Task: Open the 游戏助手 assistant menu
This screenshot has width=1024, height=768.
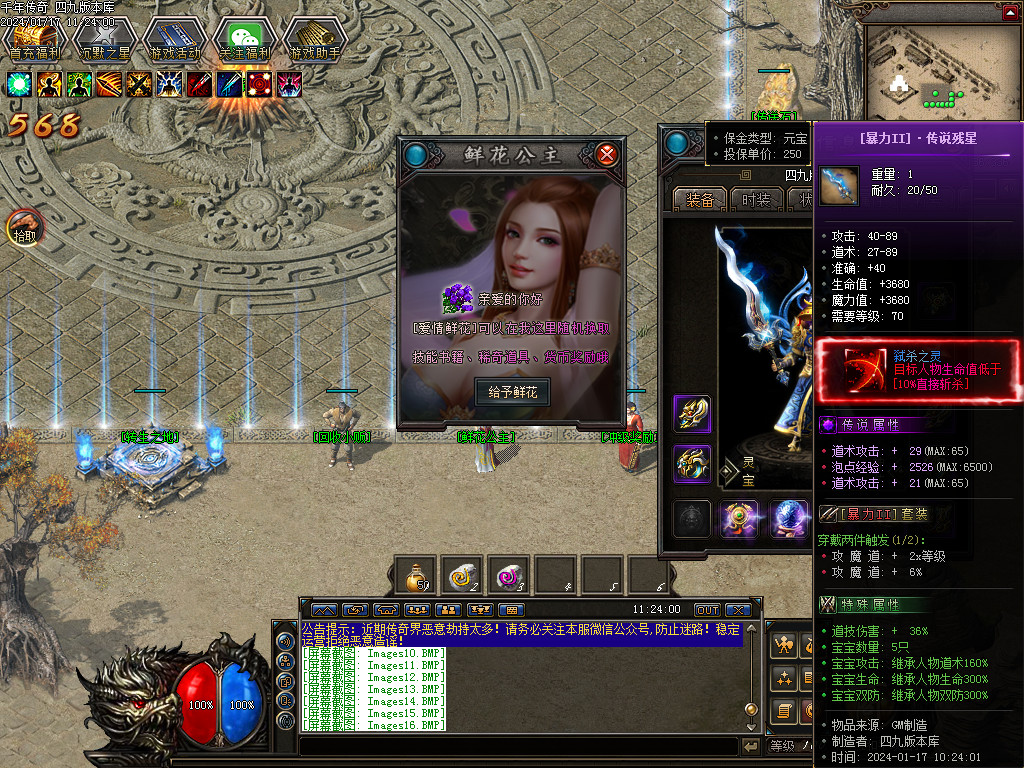Action: click(314, 40)
